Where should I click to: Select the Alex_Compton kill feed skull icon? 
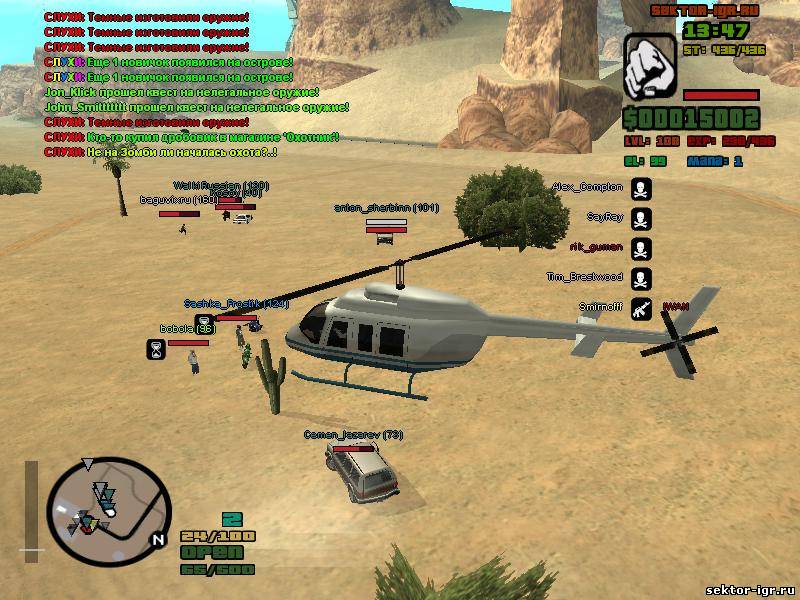pyautogui.click(x=641, y=188)
